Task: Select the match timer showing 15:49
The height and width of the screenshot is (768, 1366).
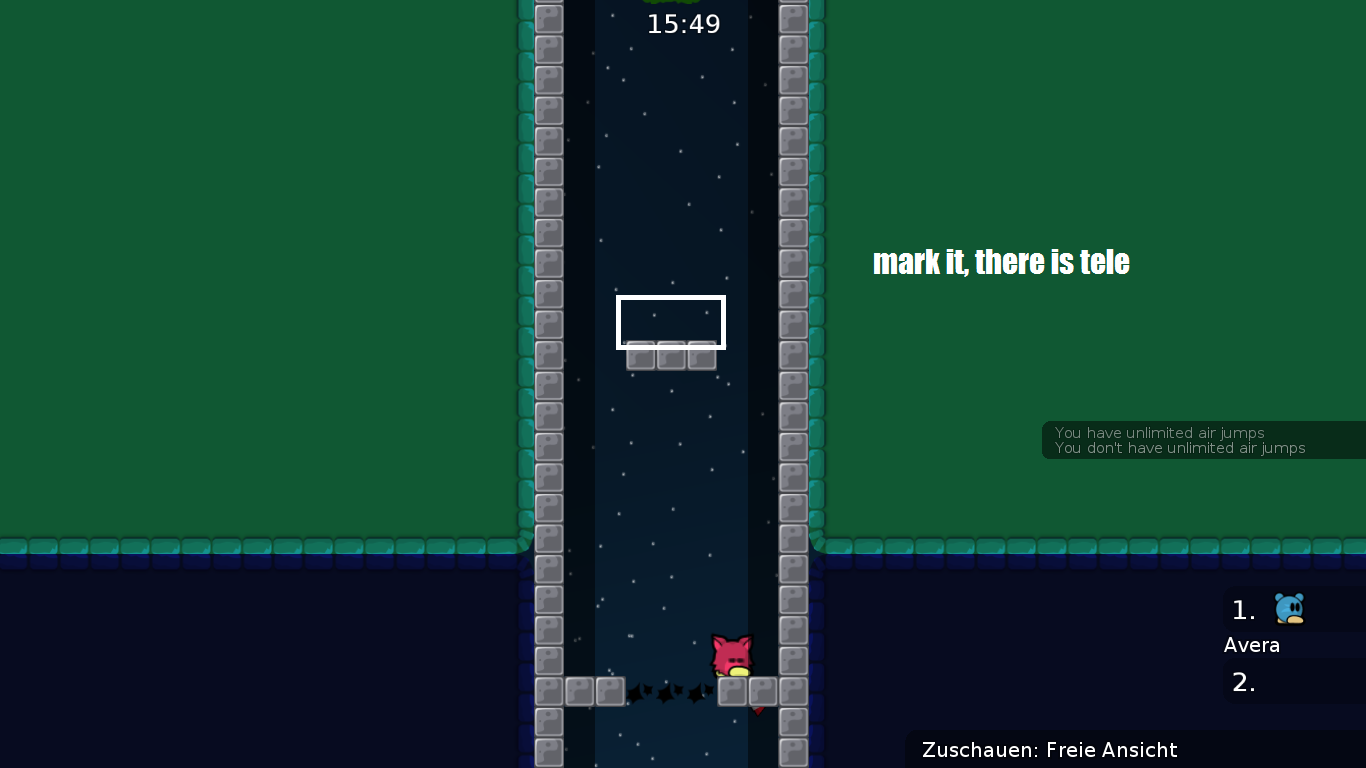Action: pos(683,24)
